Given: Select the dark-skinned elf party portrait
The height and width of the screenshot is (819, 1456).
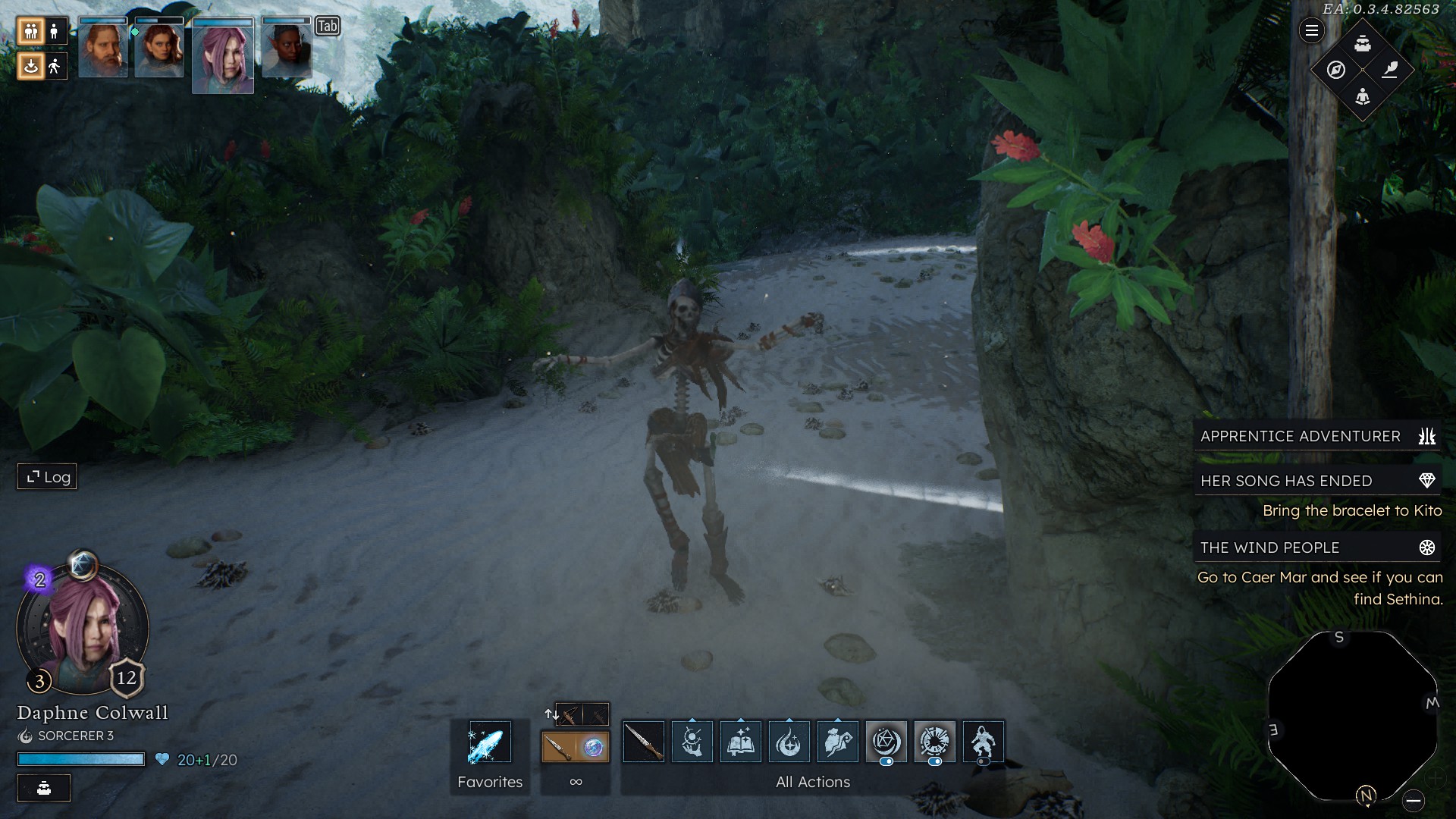Looking at the screenshot, I should pos(287,49).
